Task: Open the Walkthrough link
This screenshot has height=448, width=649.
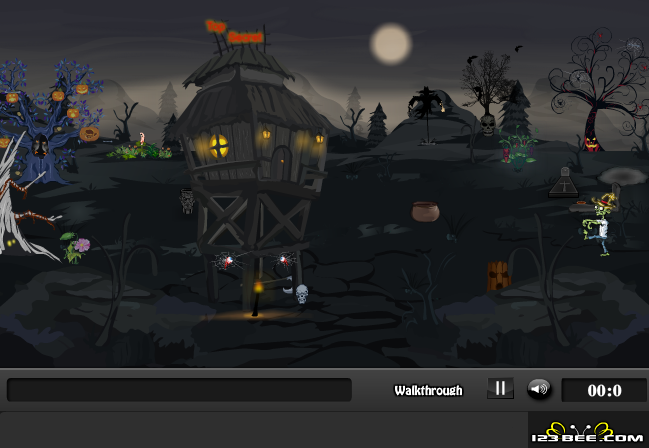Action: click(428, 390)
